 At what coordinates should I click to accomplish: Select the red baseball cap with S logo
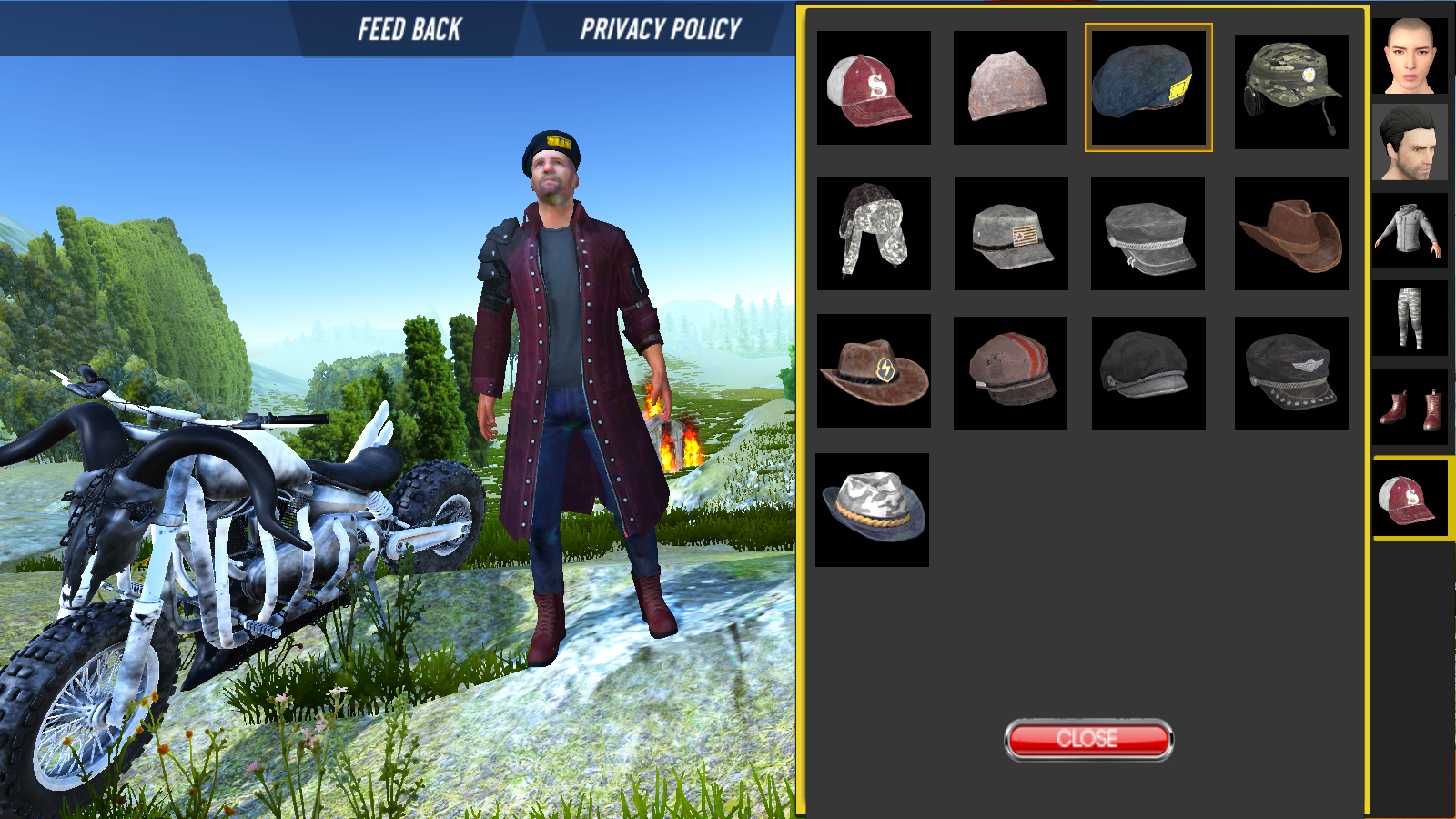coord(874,88)
